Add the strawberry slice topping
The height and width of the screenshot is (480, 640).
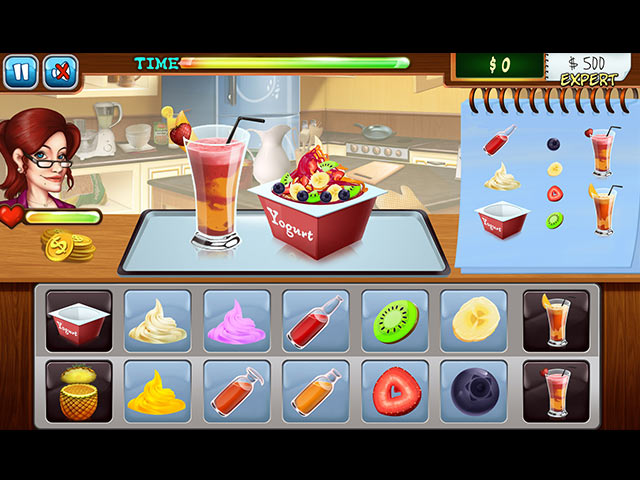coord(395,390)
